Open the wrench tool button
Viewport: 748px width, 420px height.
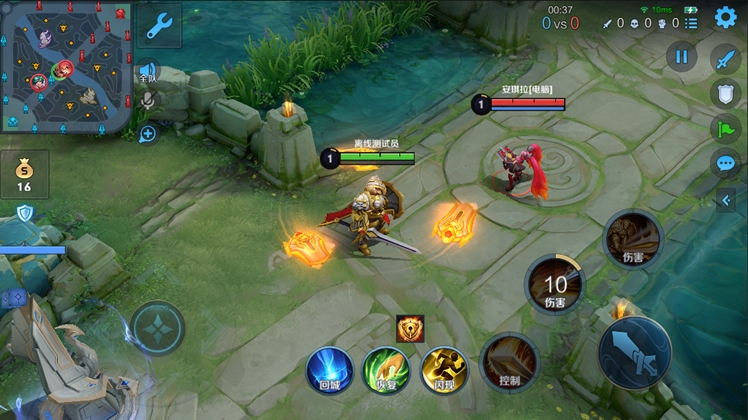pyautogui.click(x=159, y=26)
